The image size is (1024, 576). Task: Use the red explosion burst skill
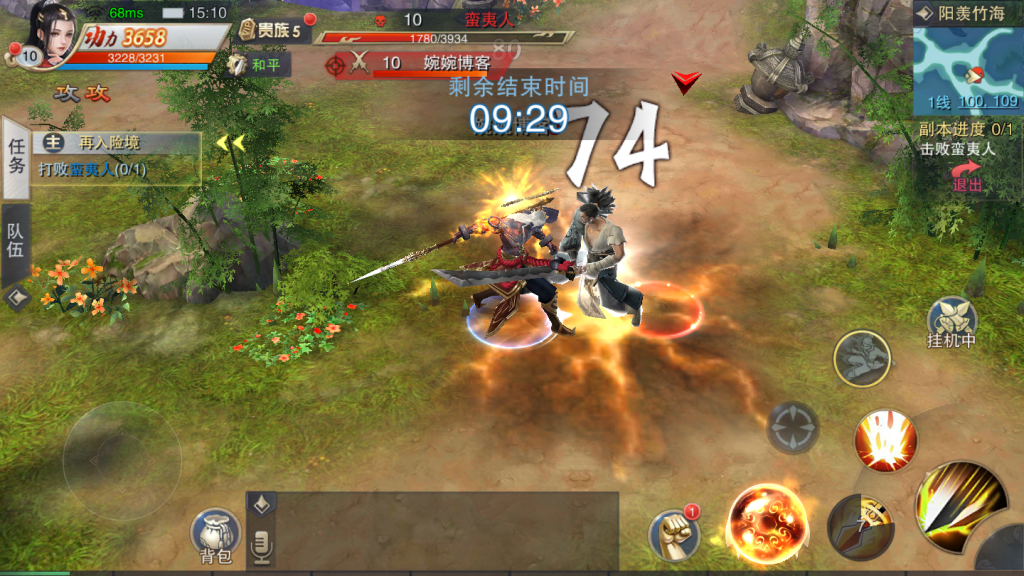pyautogui.click(x=885, y=440)
